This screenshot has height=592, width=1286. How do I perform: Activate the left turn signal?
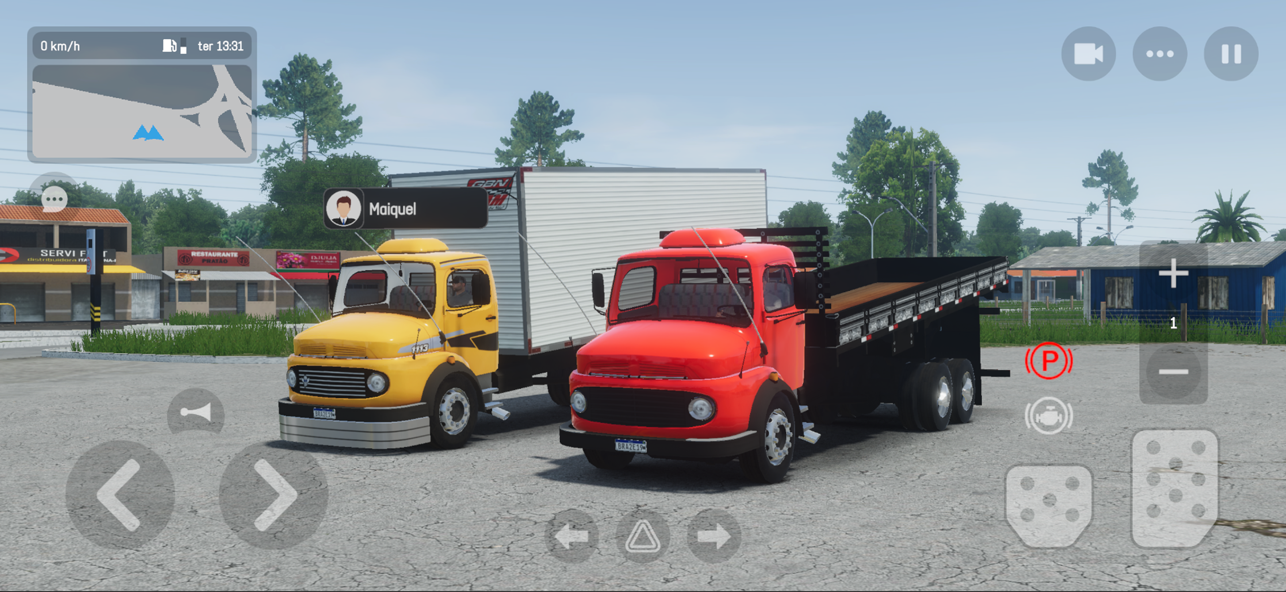(x=572, y=537)
